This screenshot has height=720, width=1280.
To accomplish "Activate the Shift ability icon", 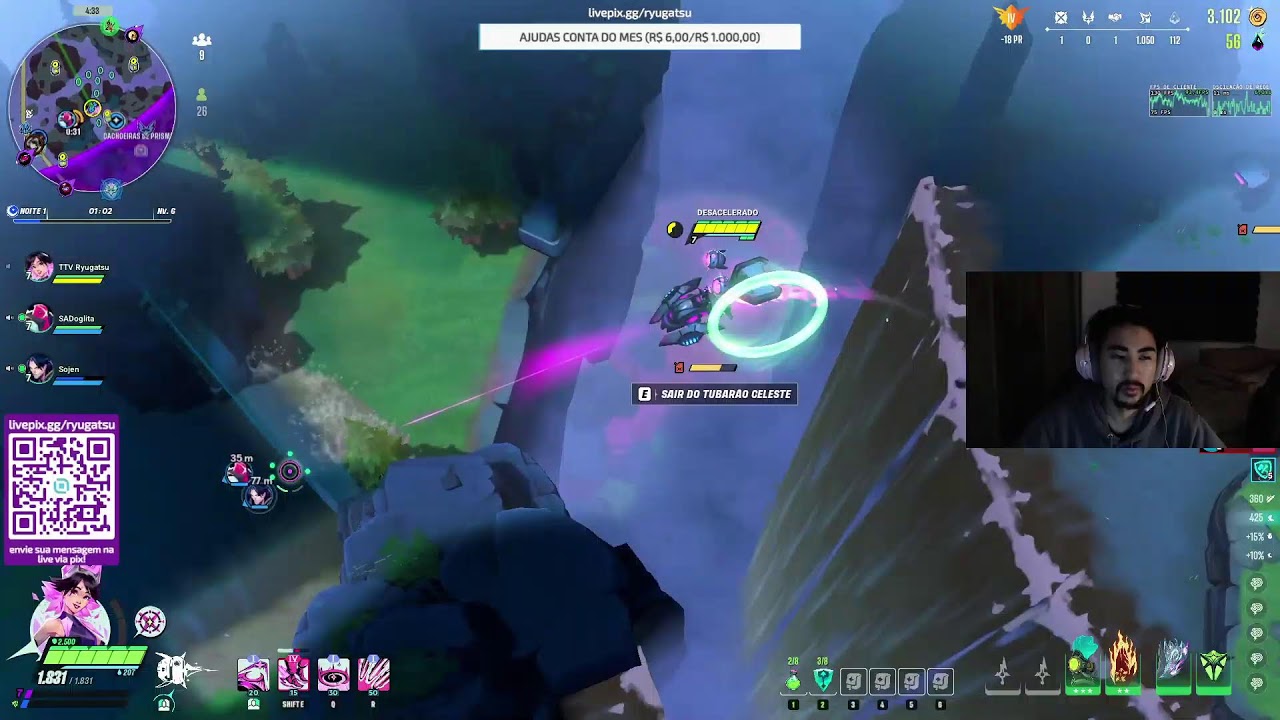I will tap(293, 674).
